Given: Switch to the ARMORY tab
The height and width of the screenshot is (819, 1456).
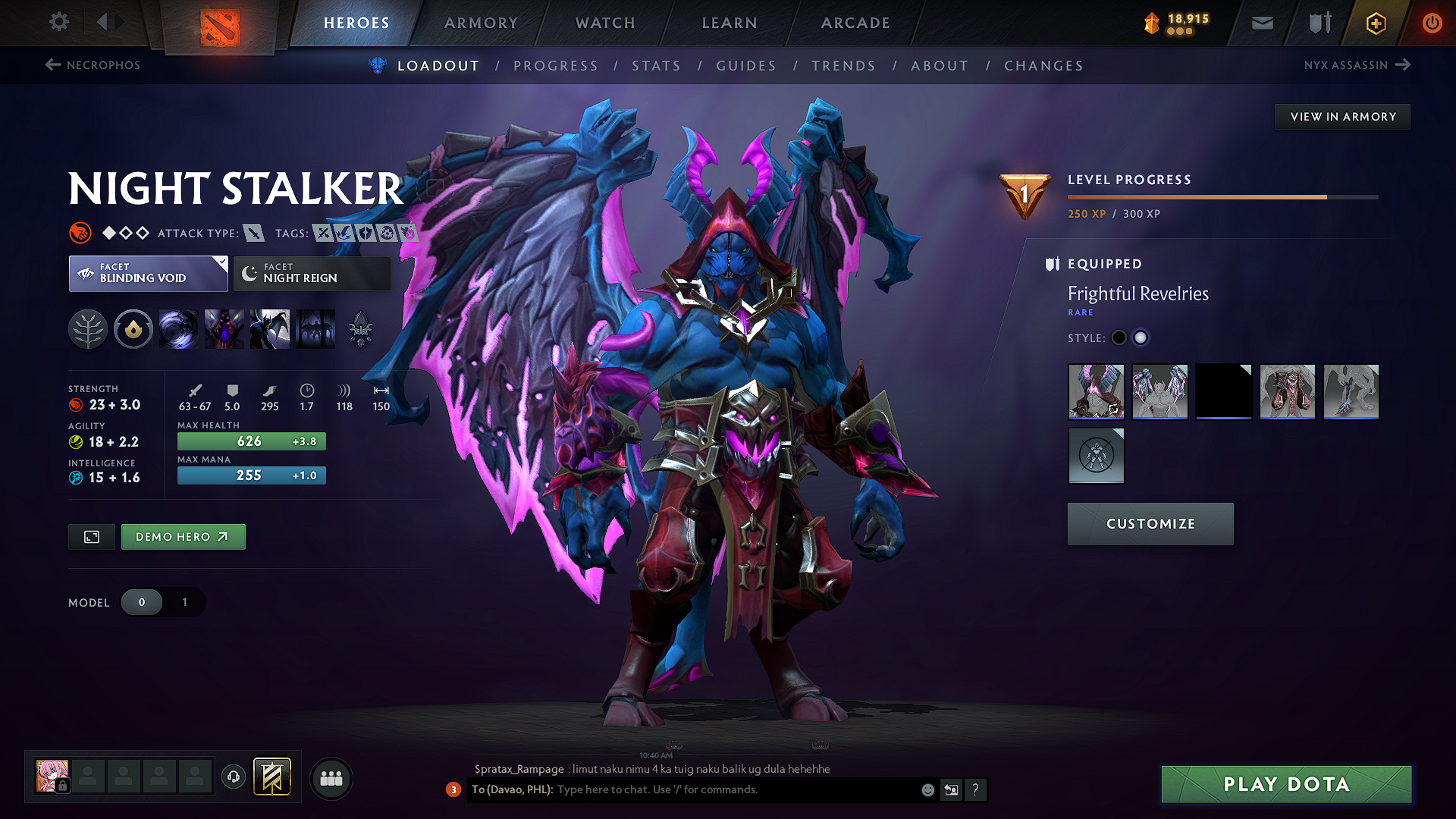Looking at the screenshot, I should (481, 23).
